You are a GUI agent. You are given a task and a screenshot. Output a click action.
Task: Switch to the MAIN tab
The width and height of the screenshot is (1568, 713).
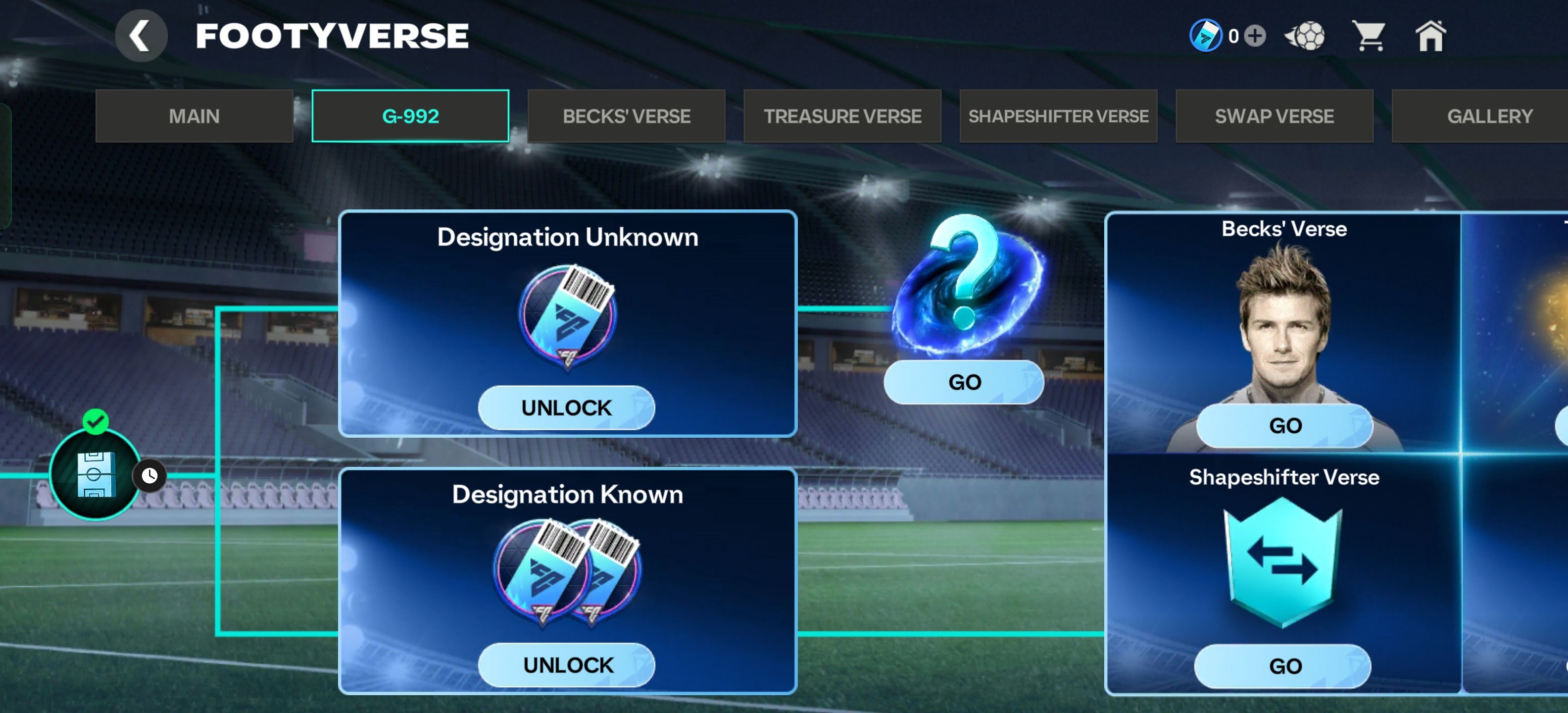194,116
